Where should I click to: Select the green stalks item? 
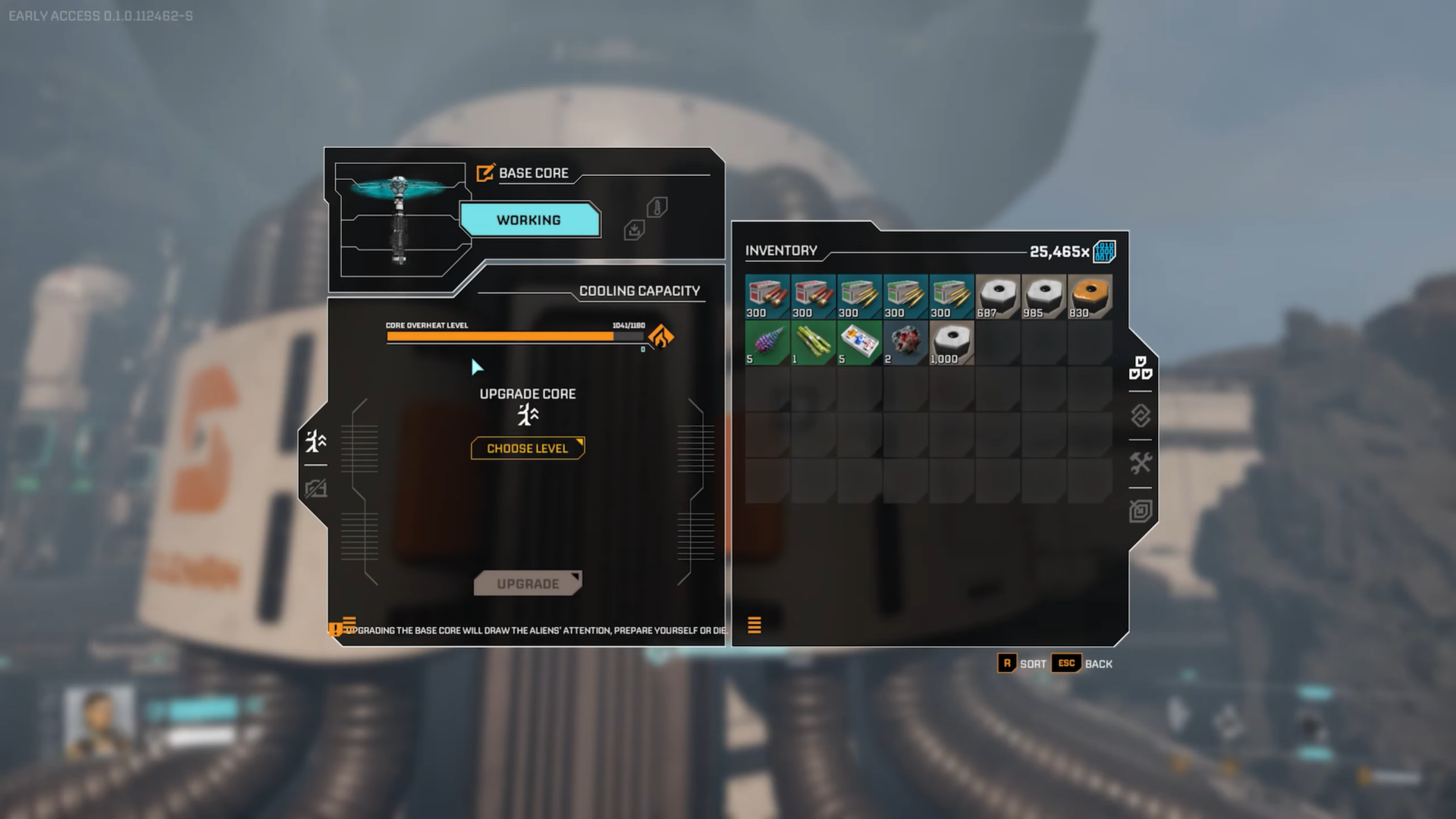click(814, 342)
